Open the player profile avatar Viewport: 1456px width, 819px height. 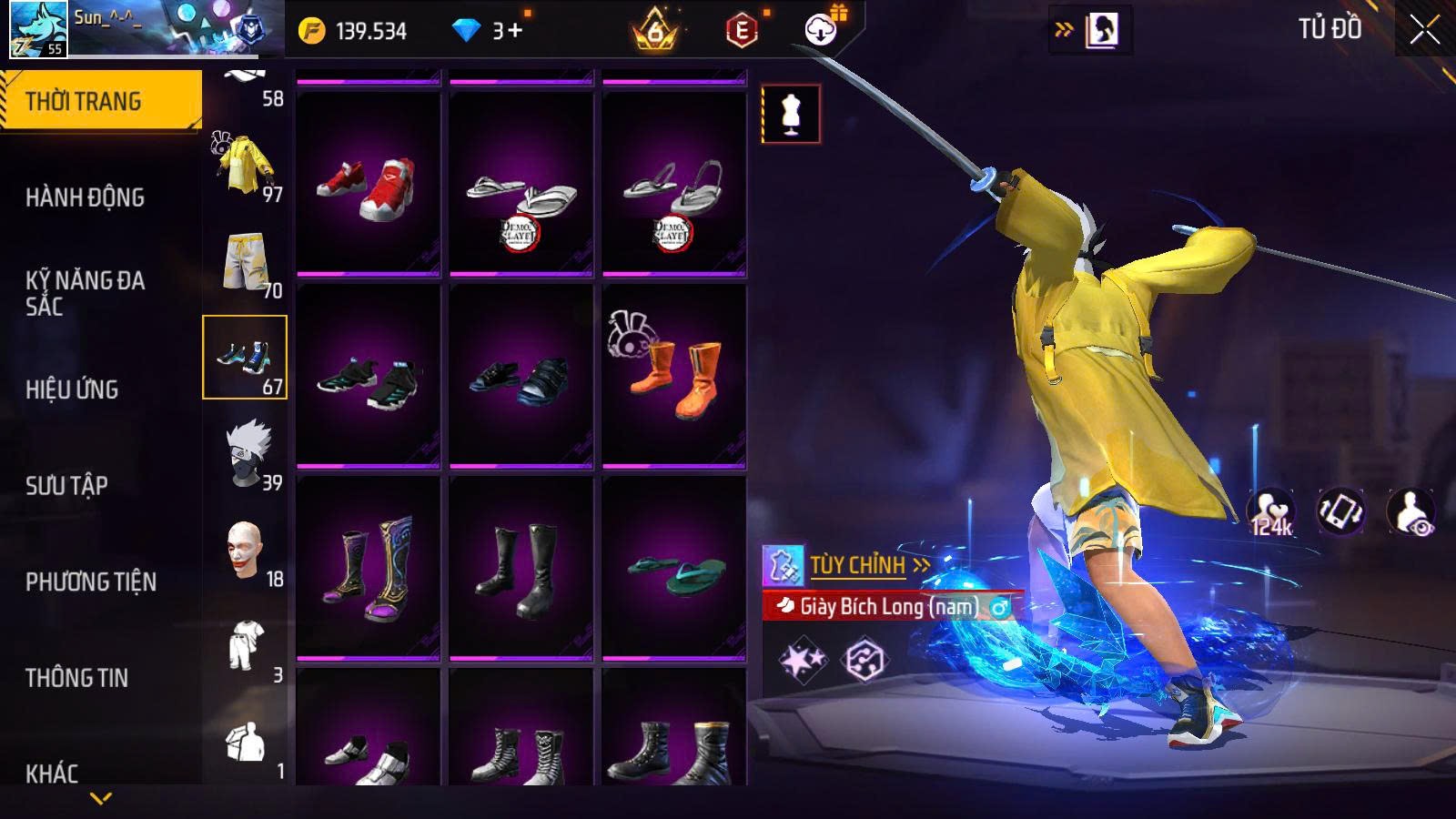coord(38,30)
